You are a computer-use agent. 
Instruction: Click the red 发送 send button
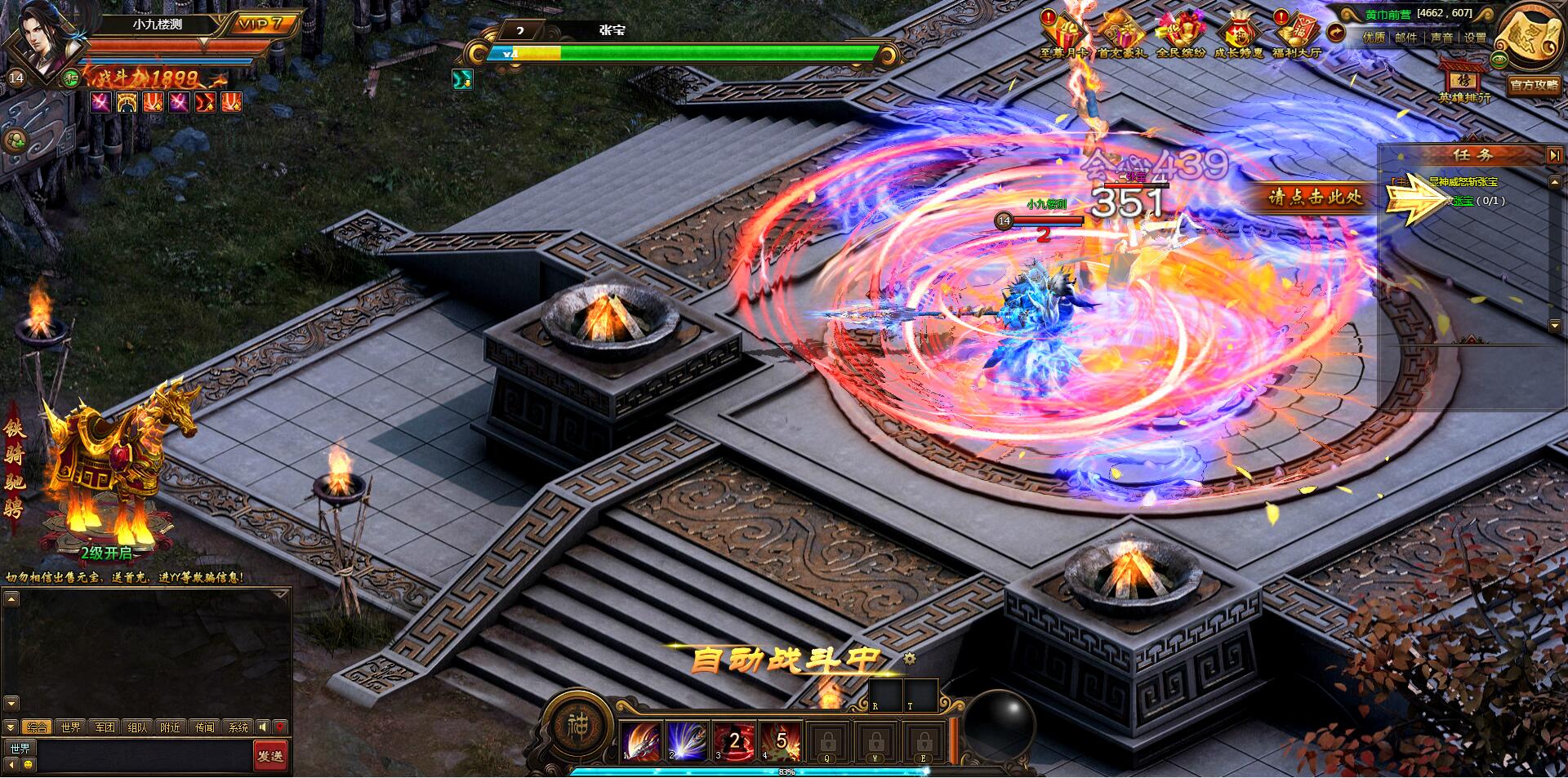pos(270,756)
